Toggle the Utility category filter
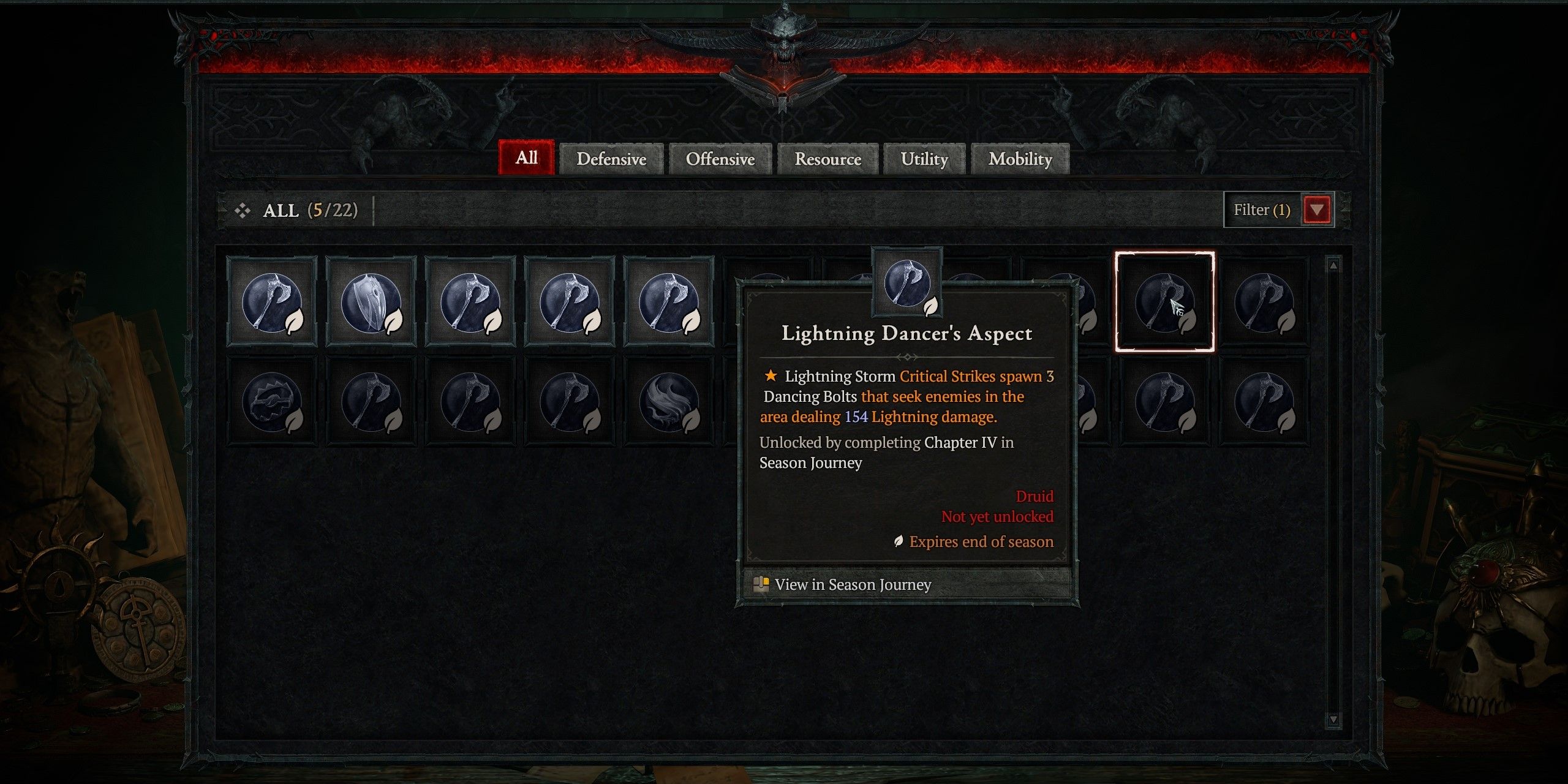The image size is (1568, 784). [x=924, y=159]
